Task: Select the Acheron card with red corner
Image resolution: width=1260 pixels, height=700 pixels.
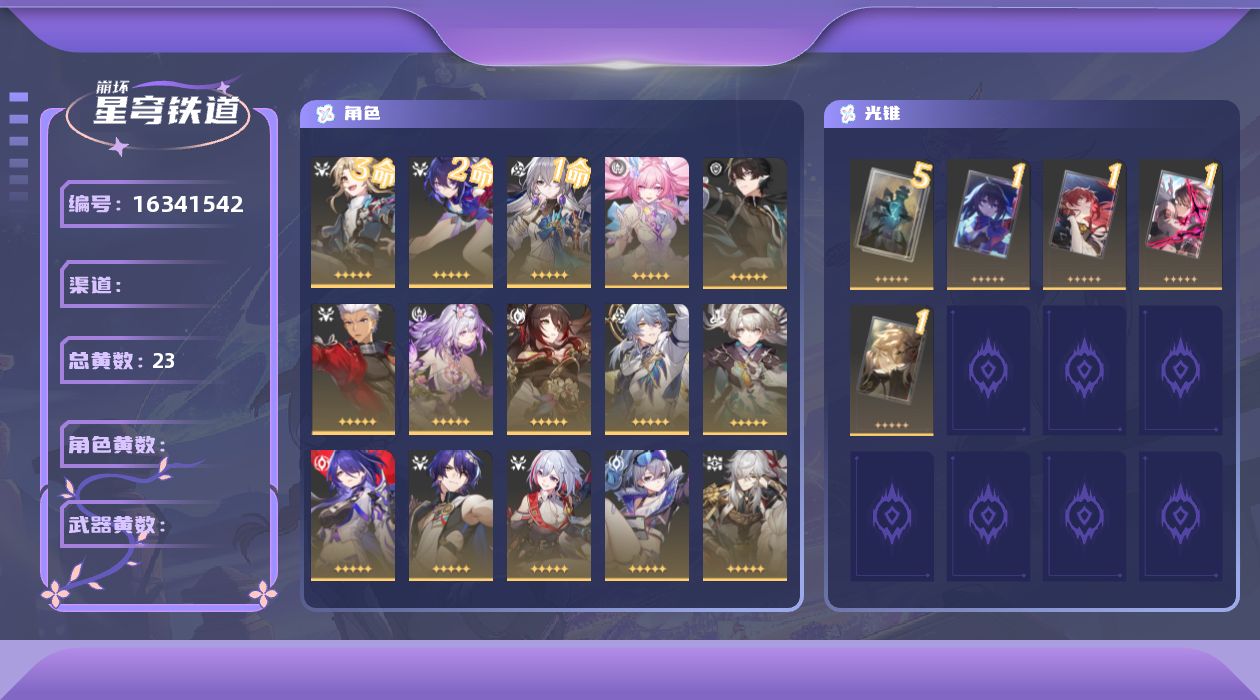Action: click(x=353, y=515)
